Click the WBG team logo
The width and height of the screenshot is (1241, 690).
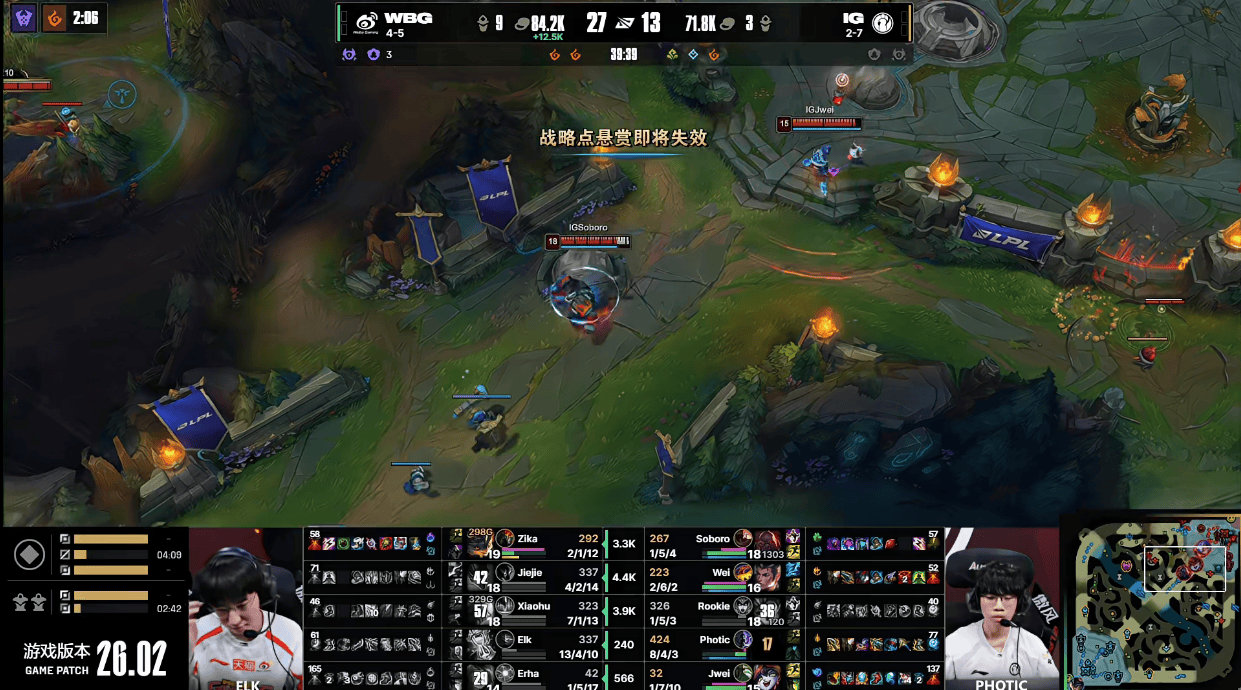point(367,22)
